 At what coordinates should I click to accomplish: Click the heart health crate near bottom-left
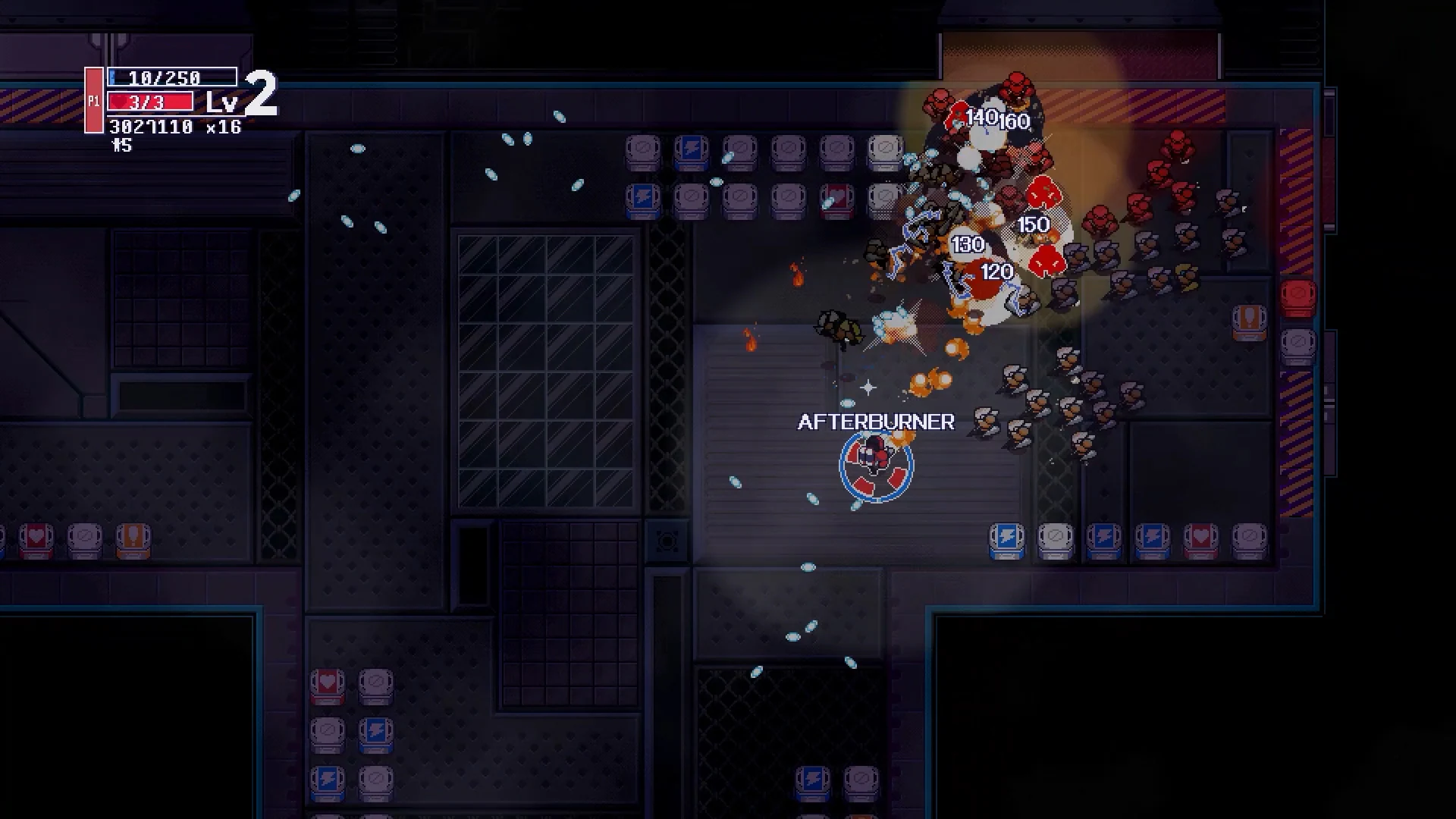[x=328, y=682]
